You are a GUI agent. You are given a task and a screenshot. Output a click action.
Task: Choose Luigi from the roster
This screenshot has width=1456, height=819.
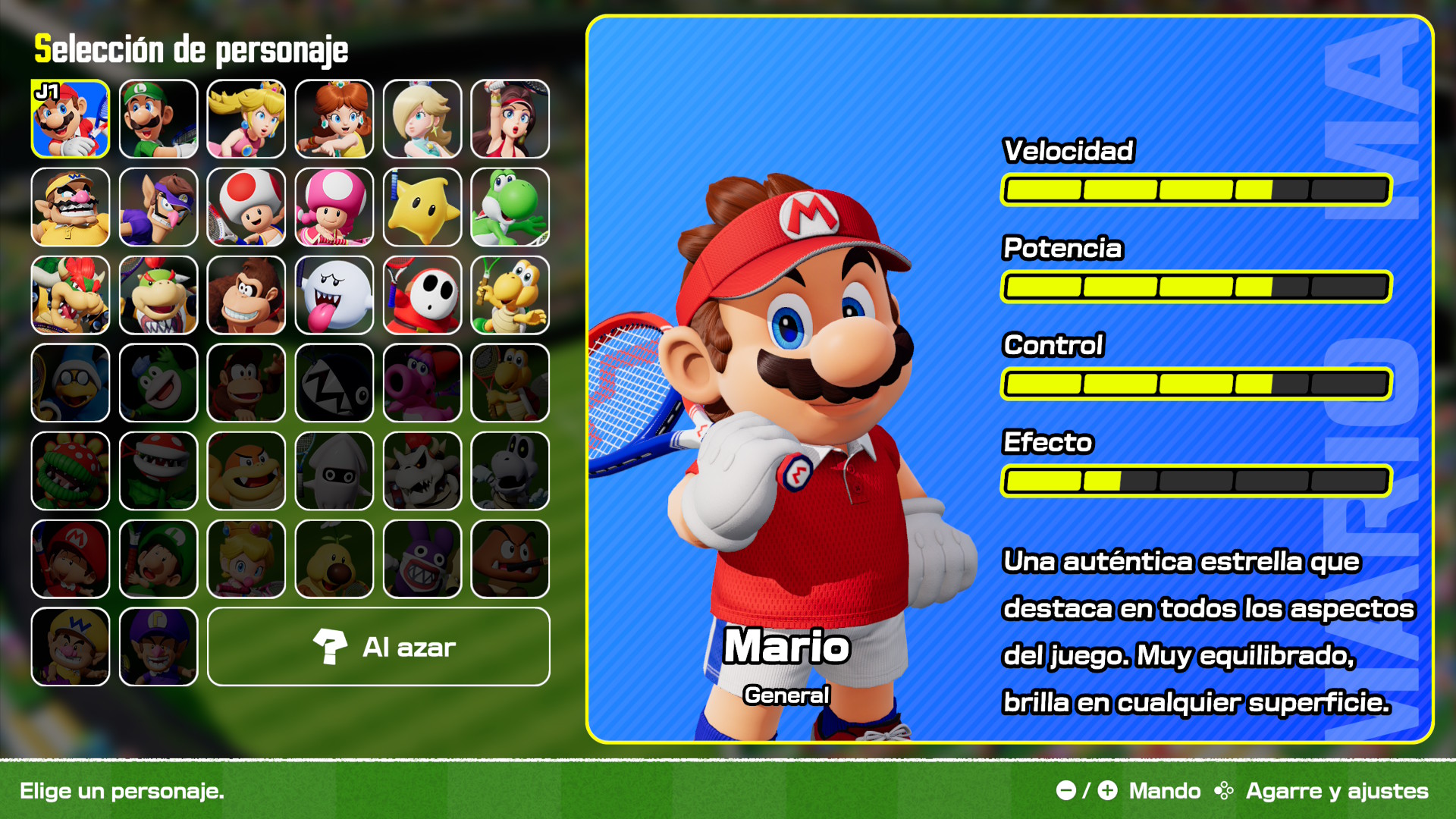click(158, 119)
